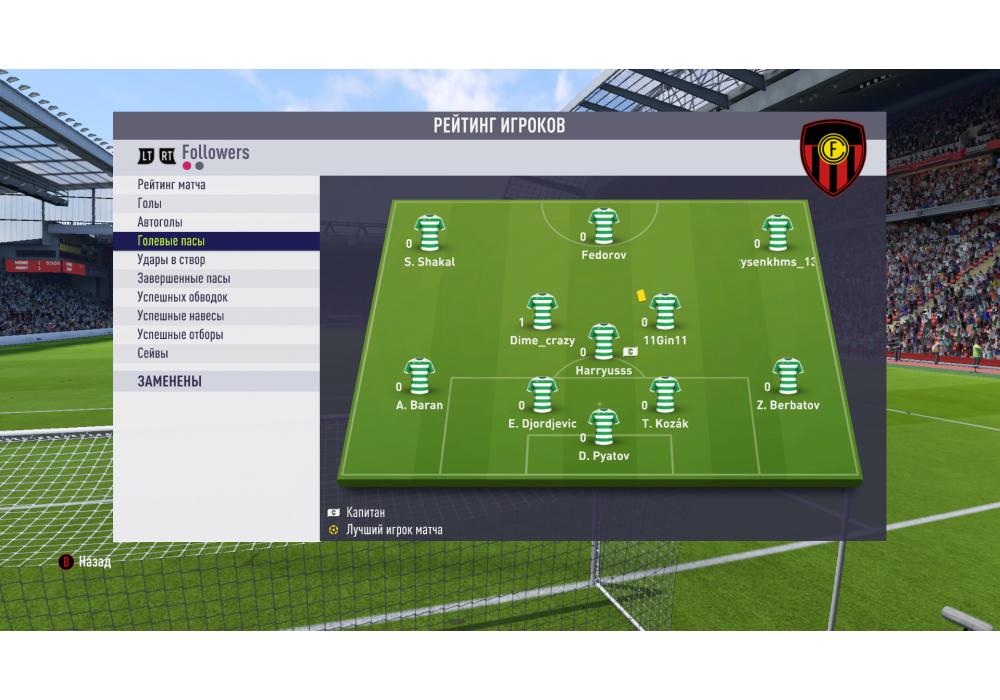Screen dimensions: 1000x700
Task: Open the Автоголы stat list
Action: click(x=215, y=222)
